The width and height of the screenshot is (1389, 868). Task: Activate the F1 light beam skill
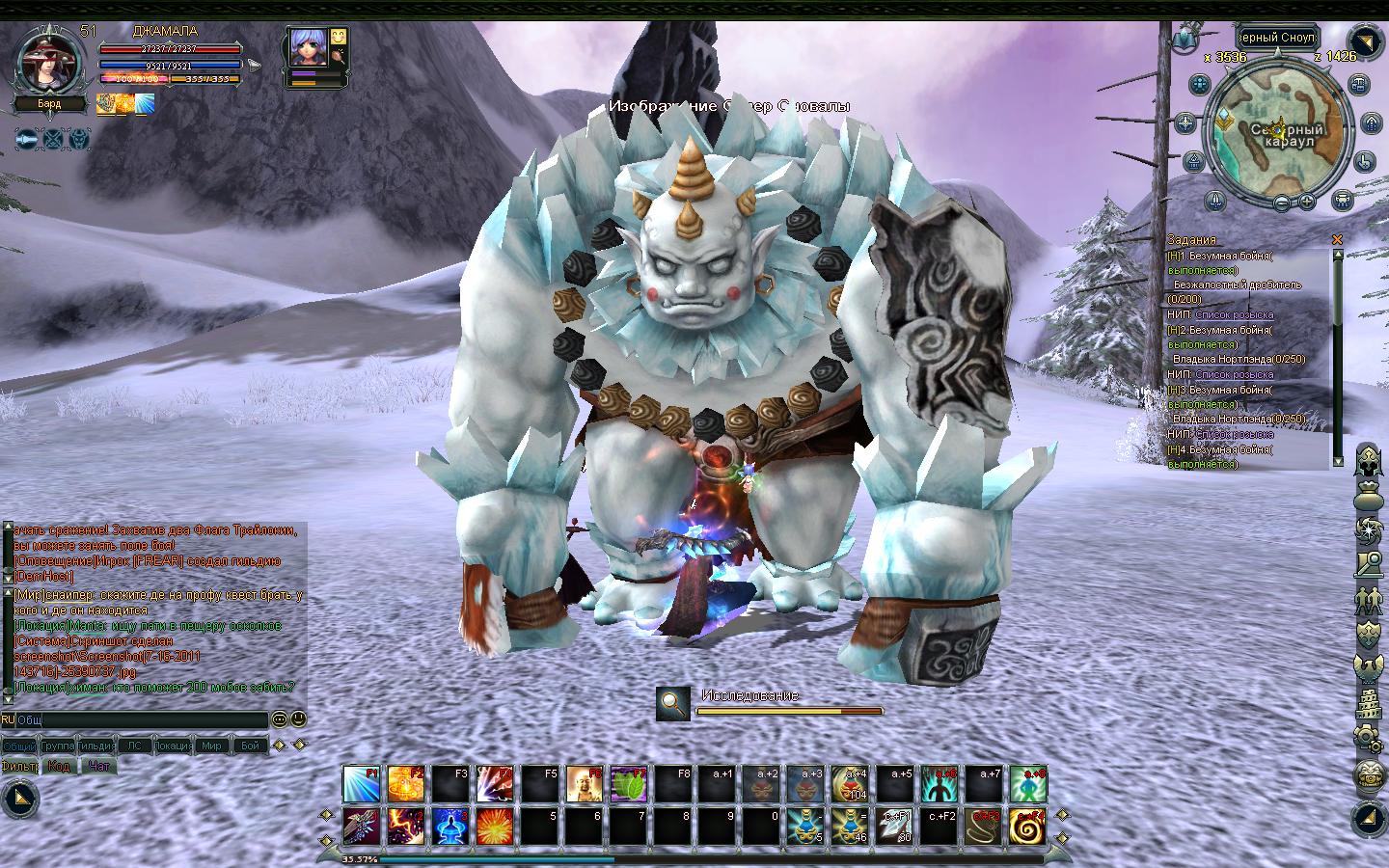(x=361, y=784)
